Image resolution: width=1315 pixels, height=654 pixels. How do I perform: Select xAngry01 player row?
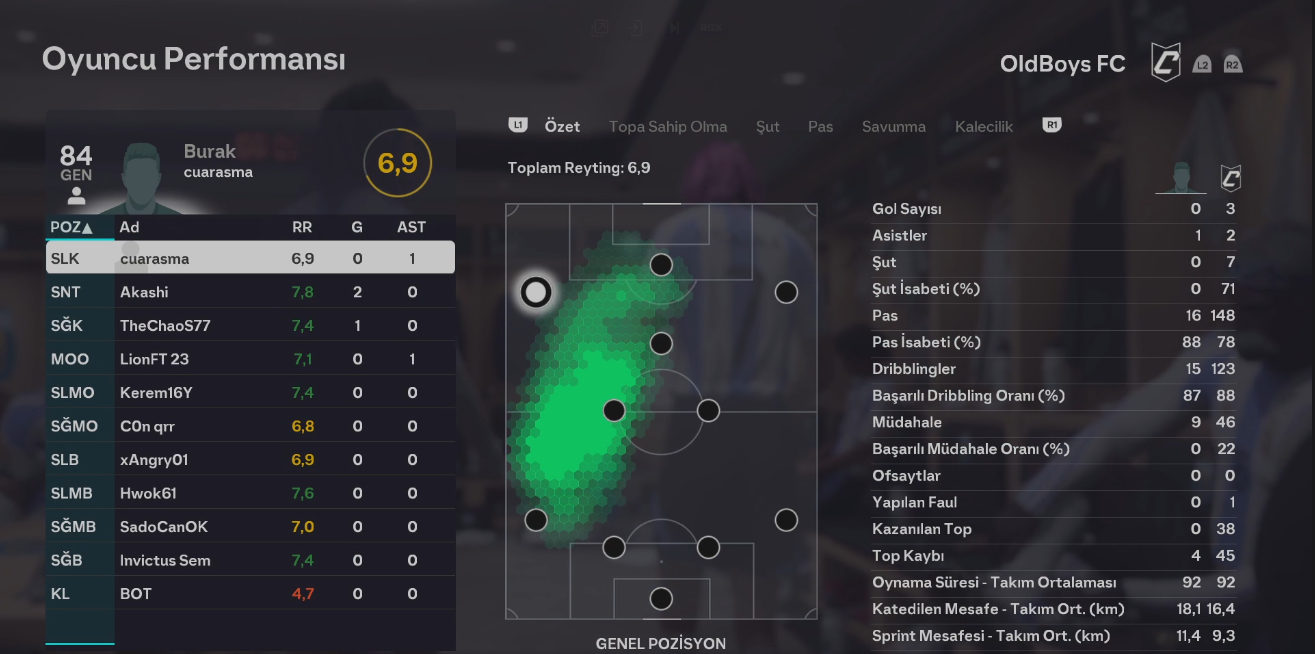[x=250, y=460]
